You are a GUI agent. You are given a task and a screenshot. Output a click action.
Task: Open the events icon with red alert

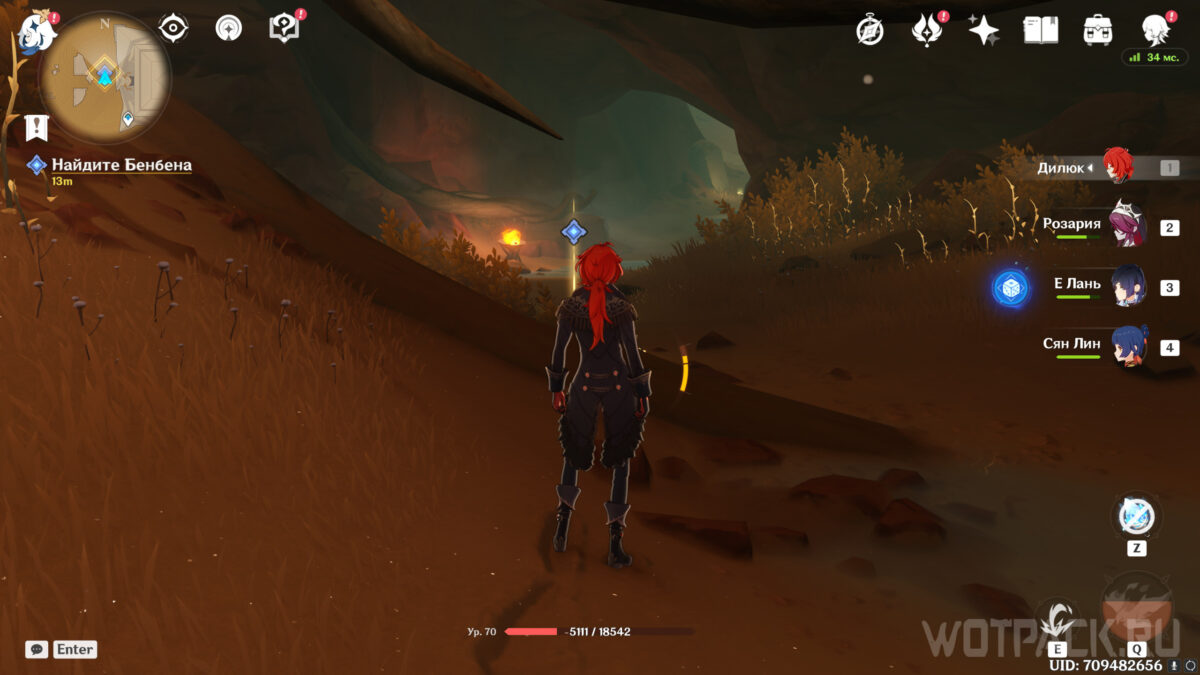[x=927, y=30]
